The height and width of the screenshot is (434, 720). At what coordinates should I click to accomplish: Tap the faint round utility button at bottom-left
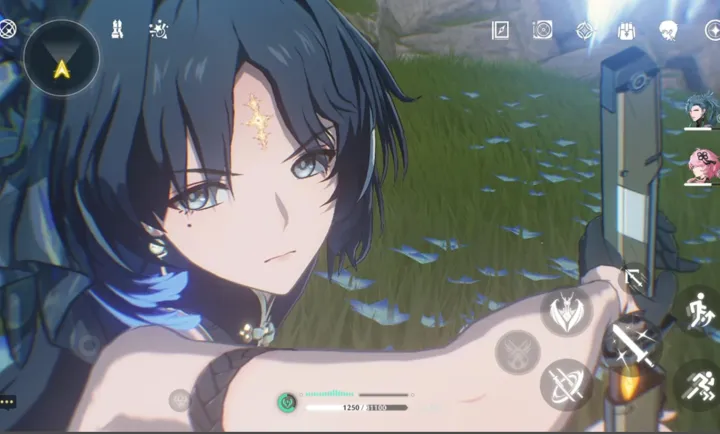click(x=179, y=400)
